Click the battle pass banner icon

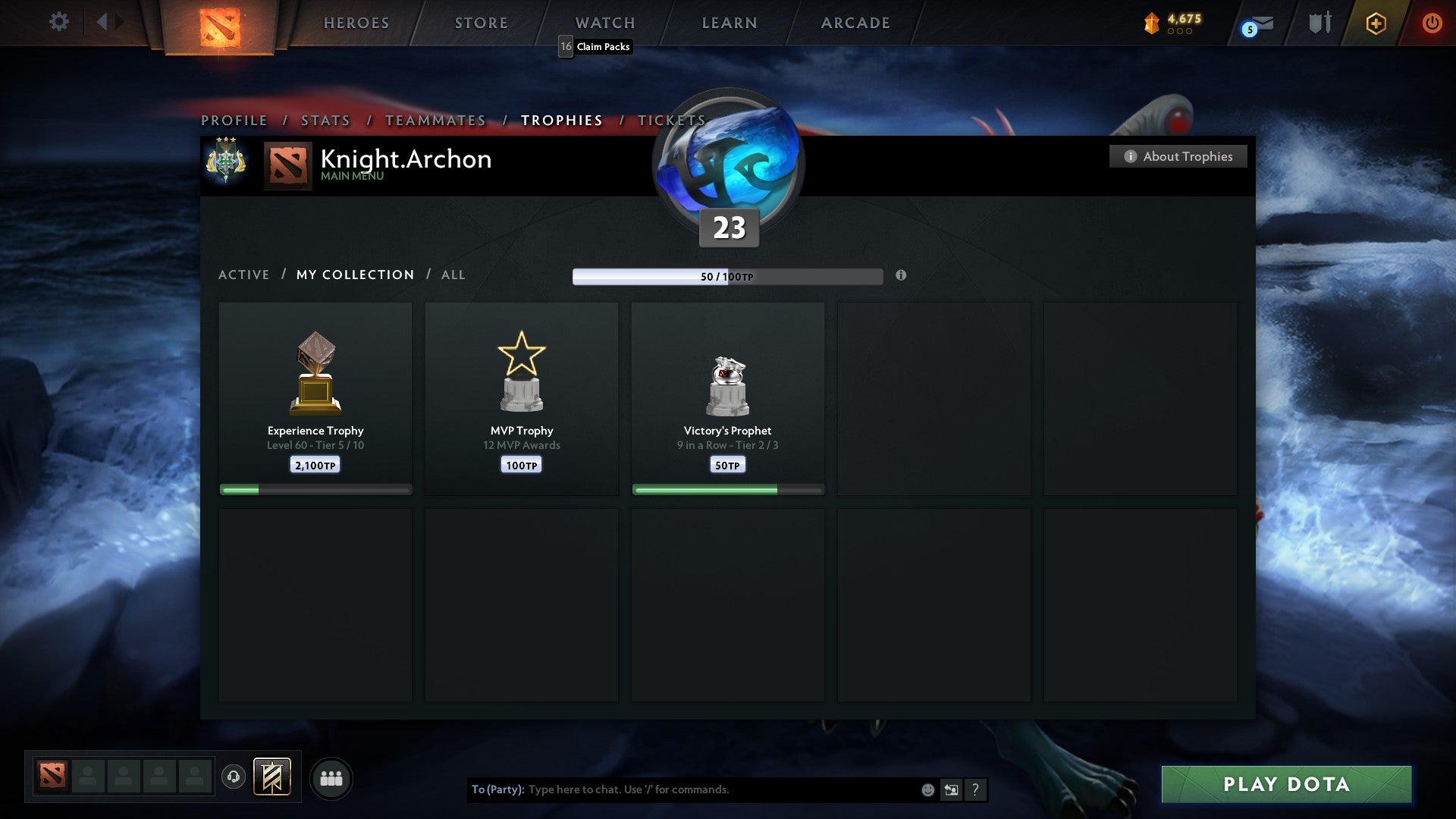pos(273,778)
